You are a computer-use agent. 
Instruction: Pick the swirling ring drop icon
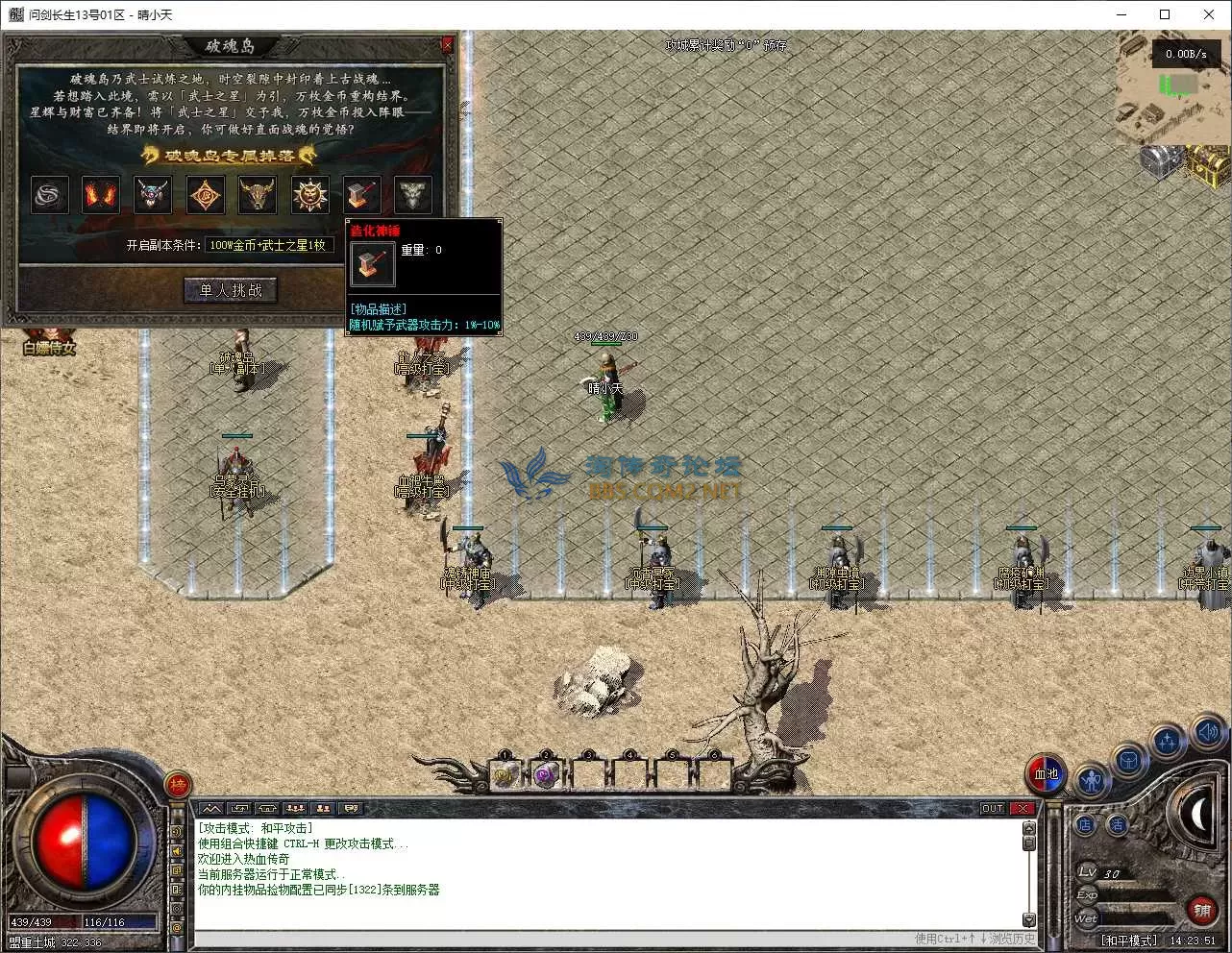coord(49,195)
